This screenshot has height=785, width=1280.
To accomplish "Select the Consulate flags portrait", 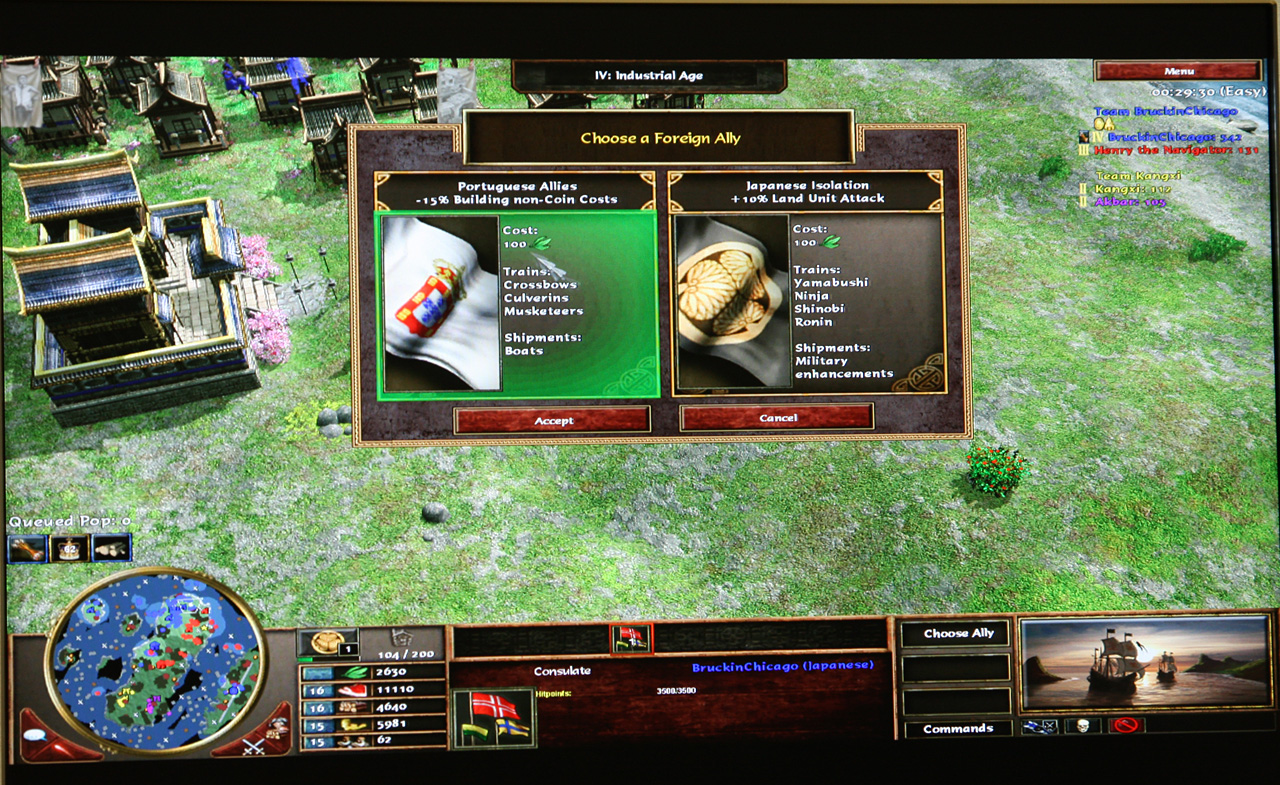I will pos(494,719).
